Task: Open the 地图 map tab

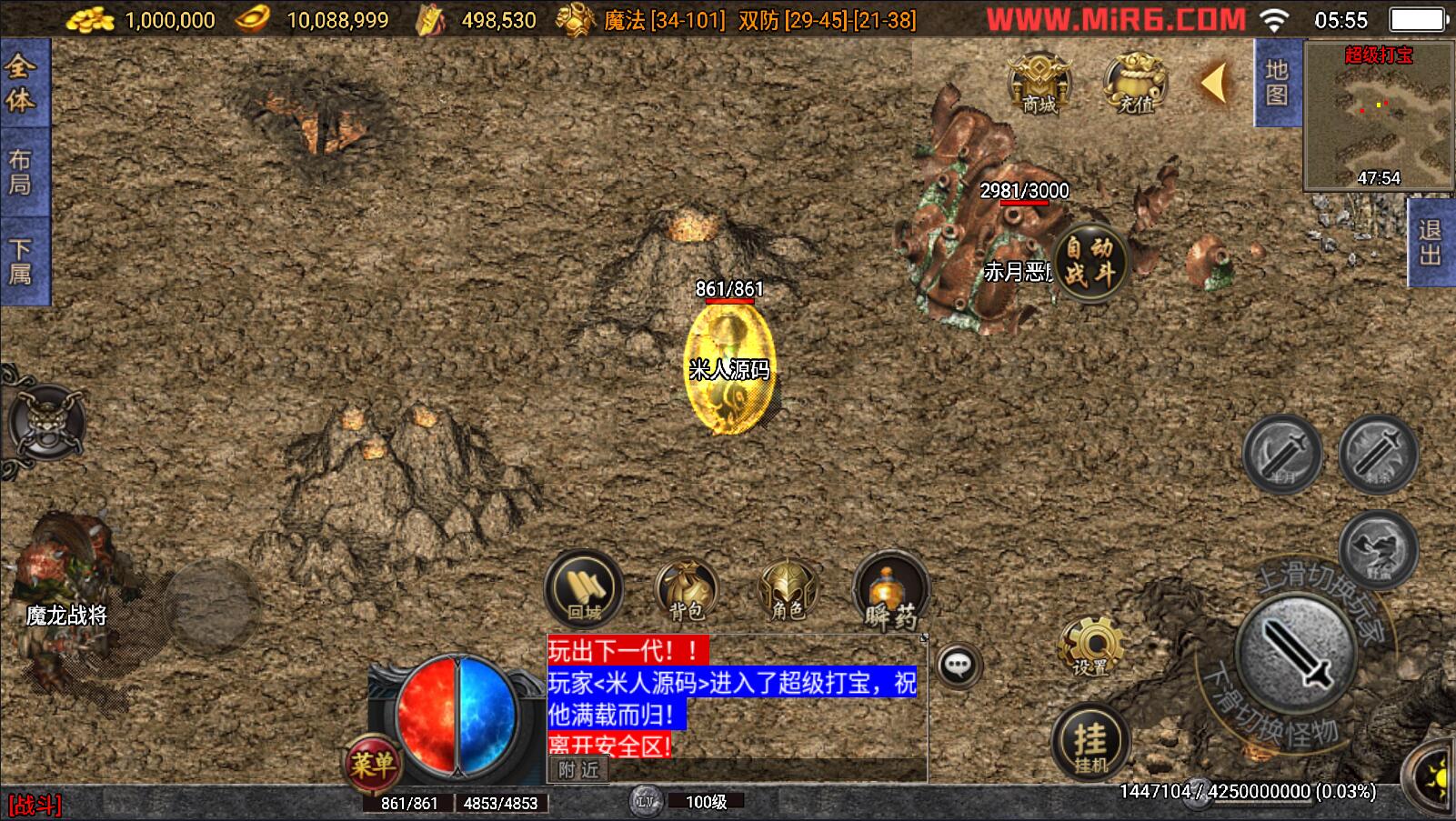Action: click(x=1277, y=83)
